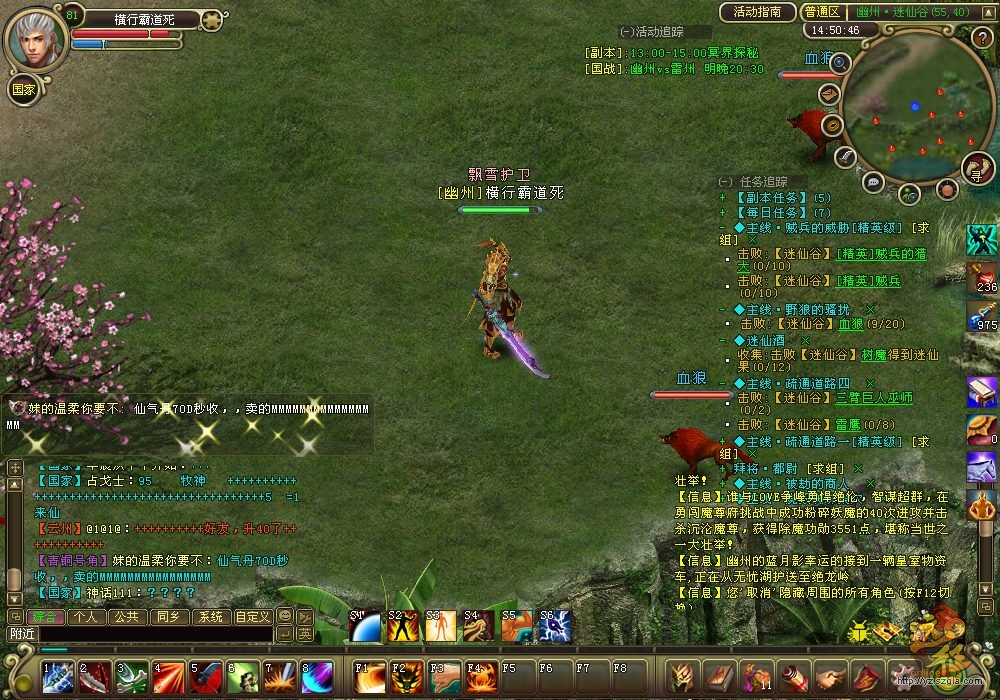
Task: Click the minimap magnifying glass button
Action: [839, 63]
